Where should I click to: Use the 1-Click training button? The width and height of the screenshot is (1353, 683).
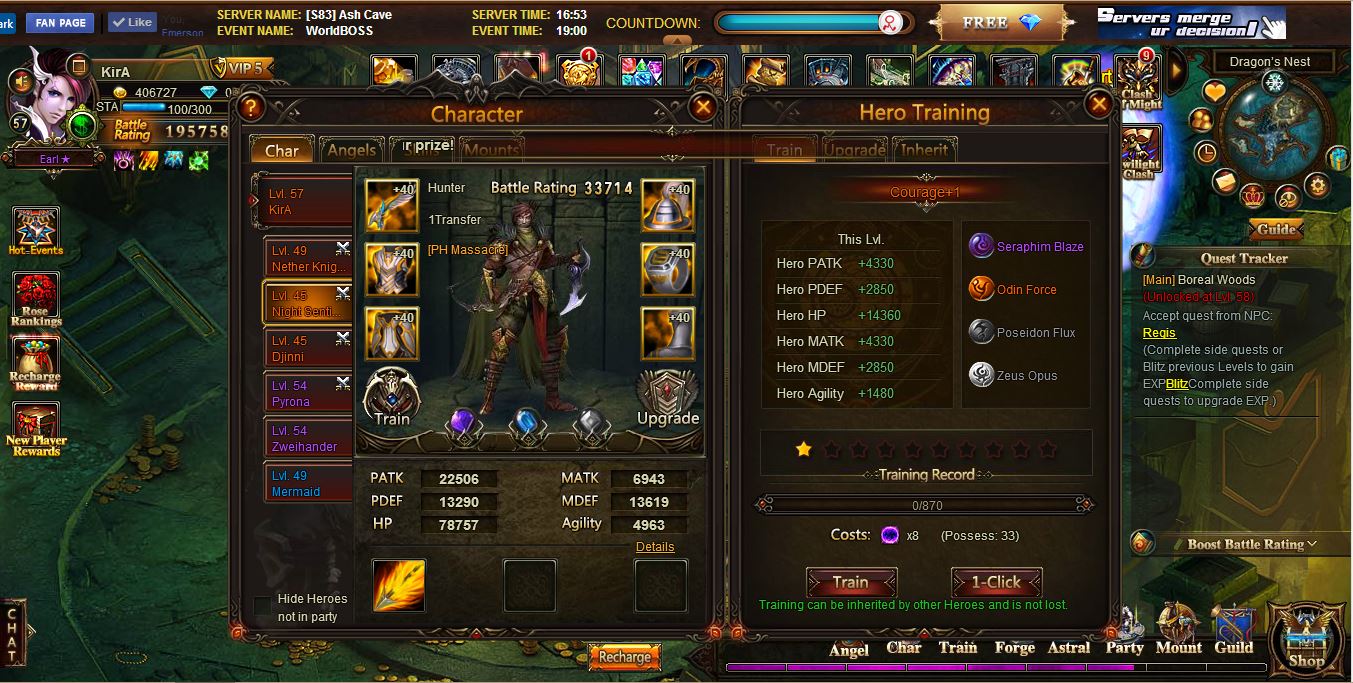tap(996, 582)
